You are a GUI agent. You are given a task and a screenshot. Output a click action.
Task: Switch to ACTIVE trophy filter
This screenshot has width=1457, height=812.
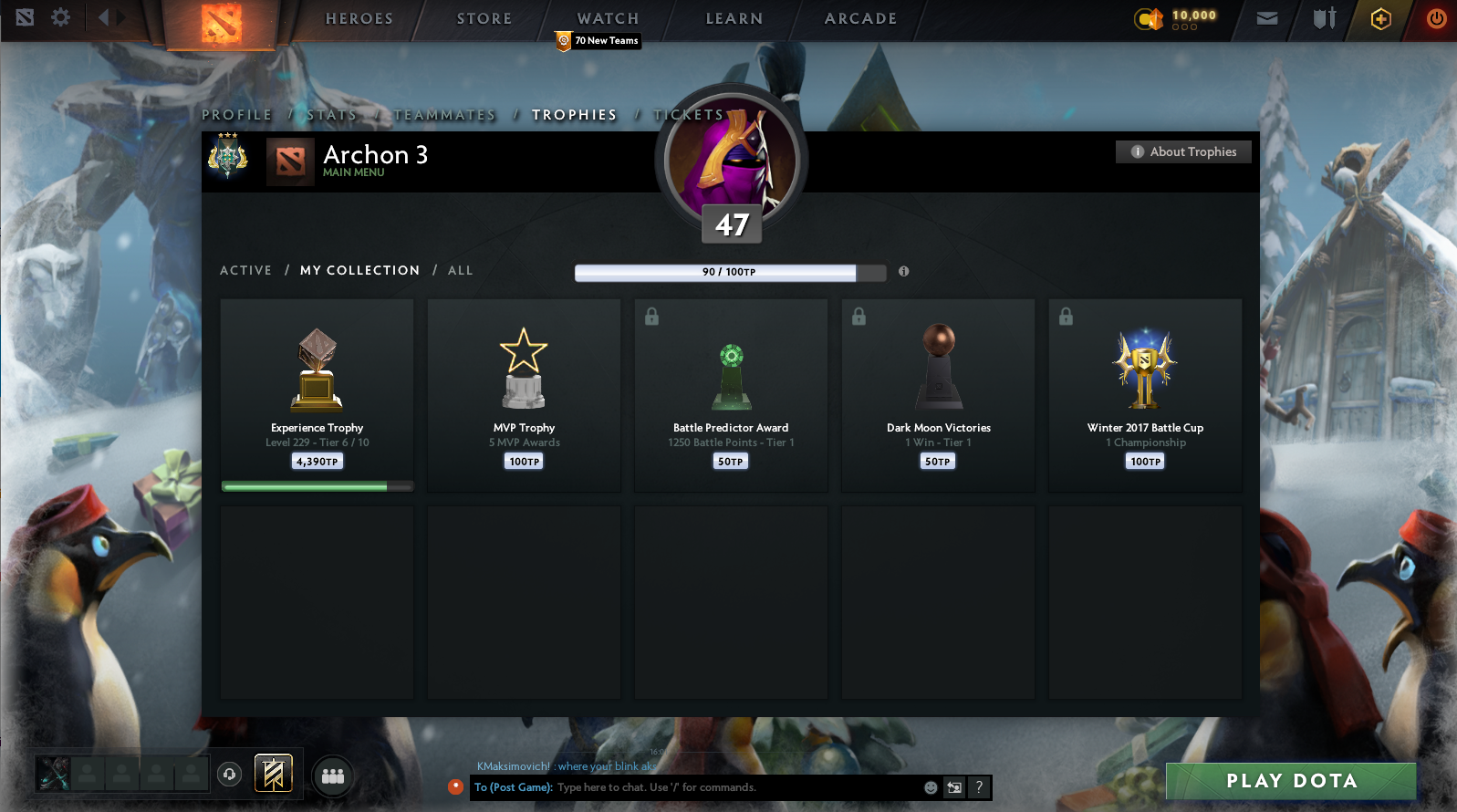(245, 270)
